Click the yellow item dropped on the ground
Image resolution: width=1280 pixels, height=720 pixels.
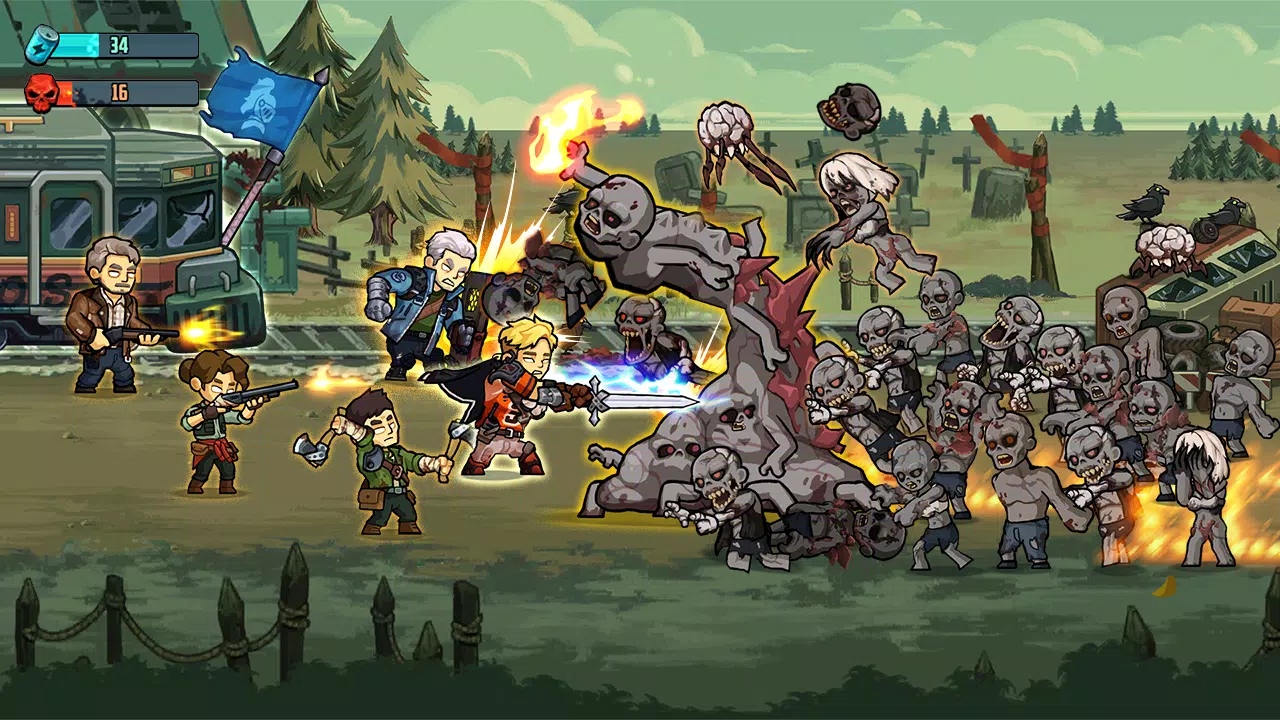(1163, 586)
